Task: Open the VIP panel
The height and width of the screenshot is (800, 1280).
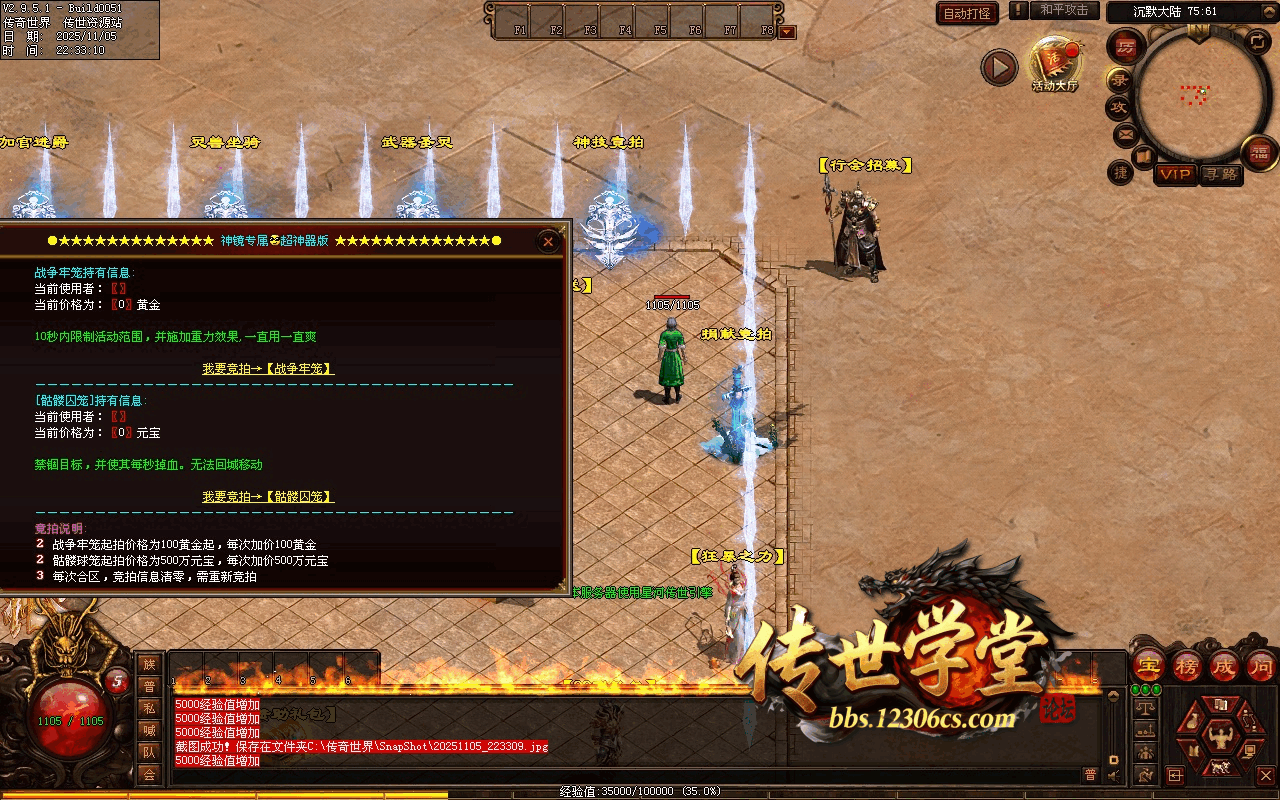Action: tap(1175, 174)
